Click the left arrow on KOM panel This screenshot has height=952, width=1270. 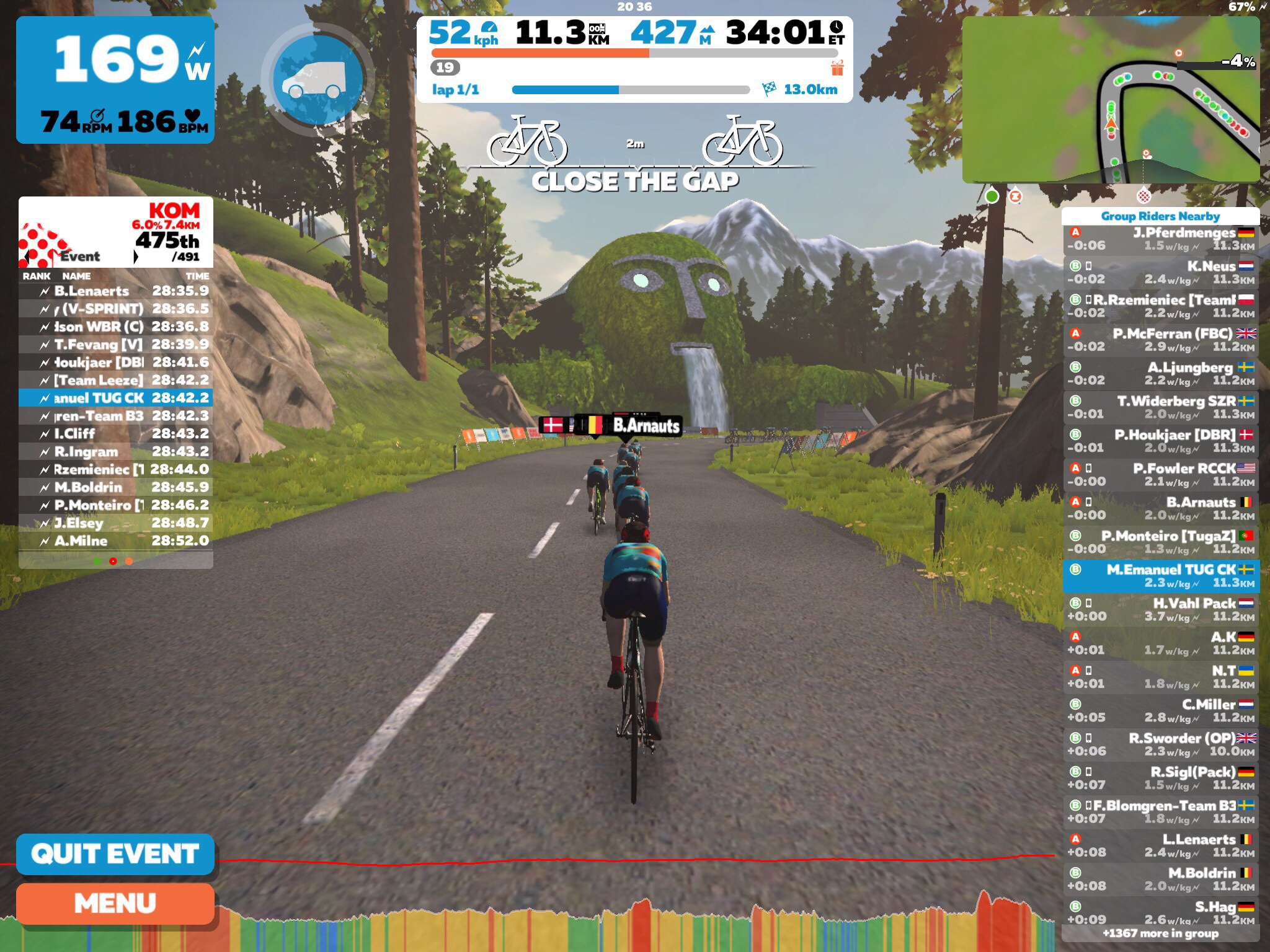click(x=26, y=257)
